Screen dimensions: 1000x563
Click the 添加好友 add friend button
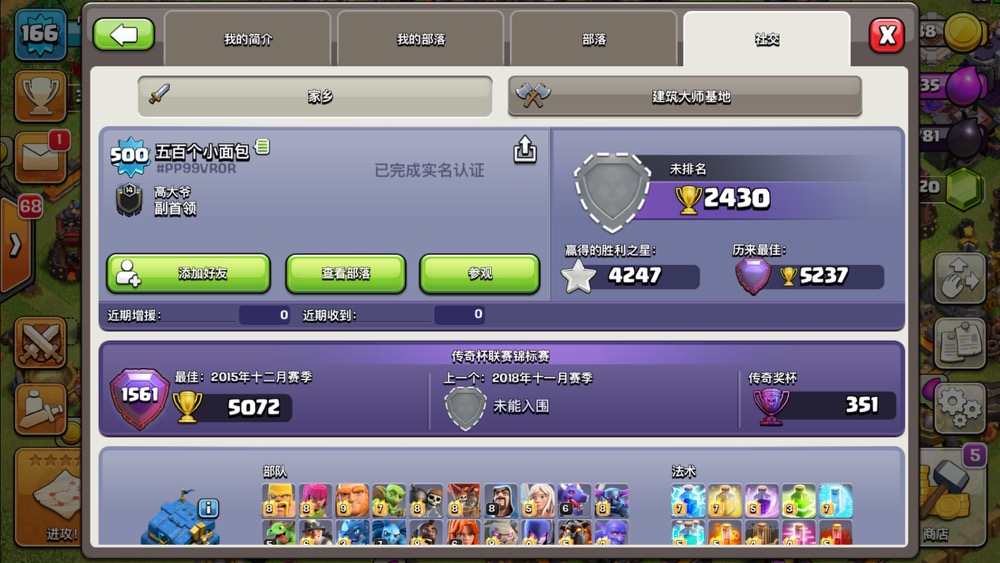coord(188,273)
